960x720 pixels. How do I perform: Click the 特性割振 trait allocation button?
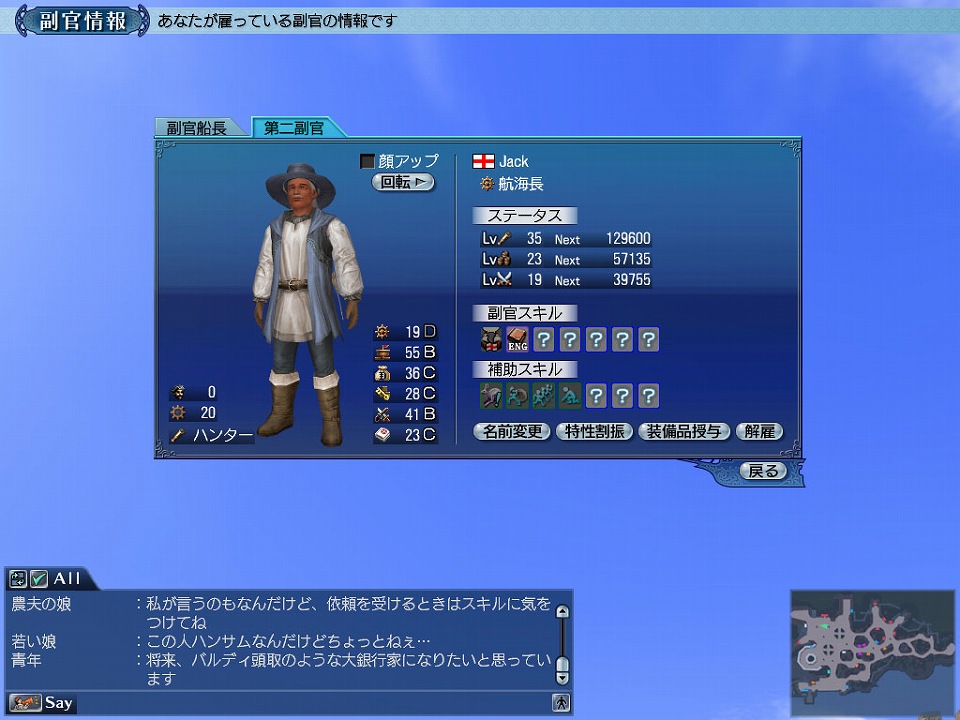[593, 432]
